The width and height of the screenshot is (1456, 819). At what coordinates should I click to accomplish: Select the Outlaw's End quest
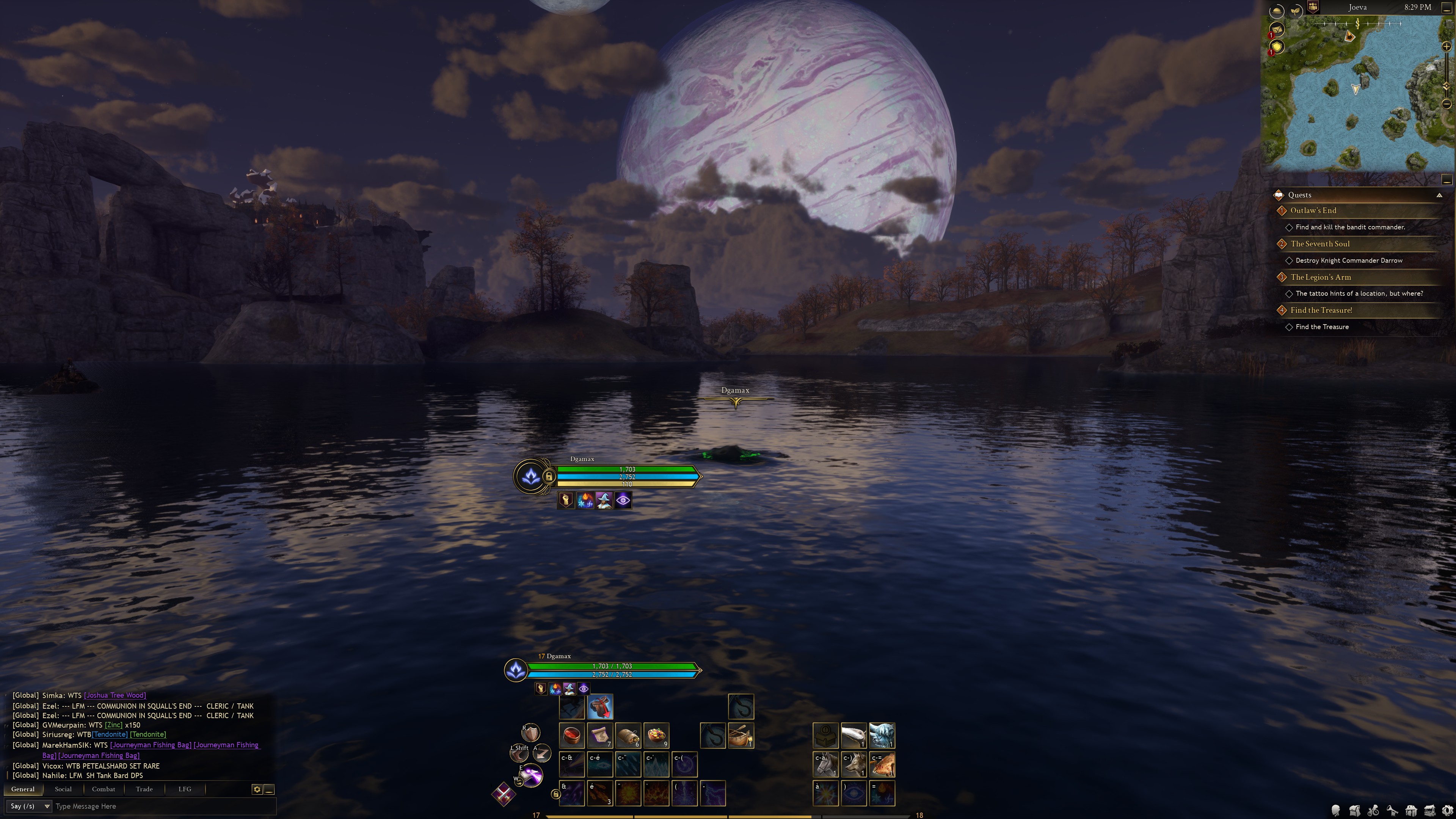(x=1313, y=210)
